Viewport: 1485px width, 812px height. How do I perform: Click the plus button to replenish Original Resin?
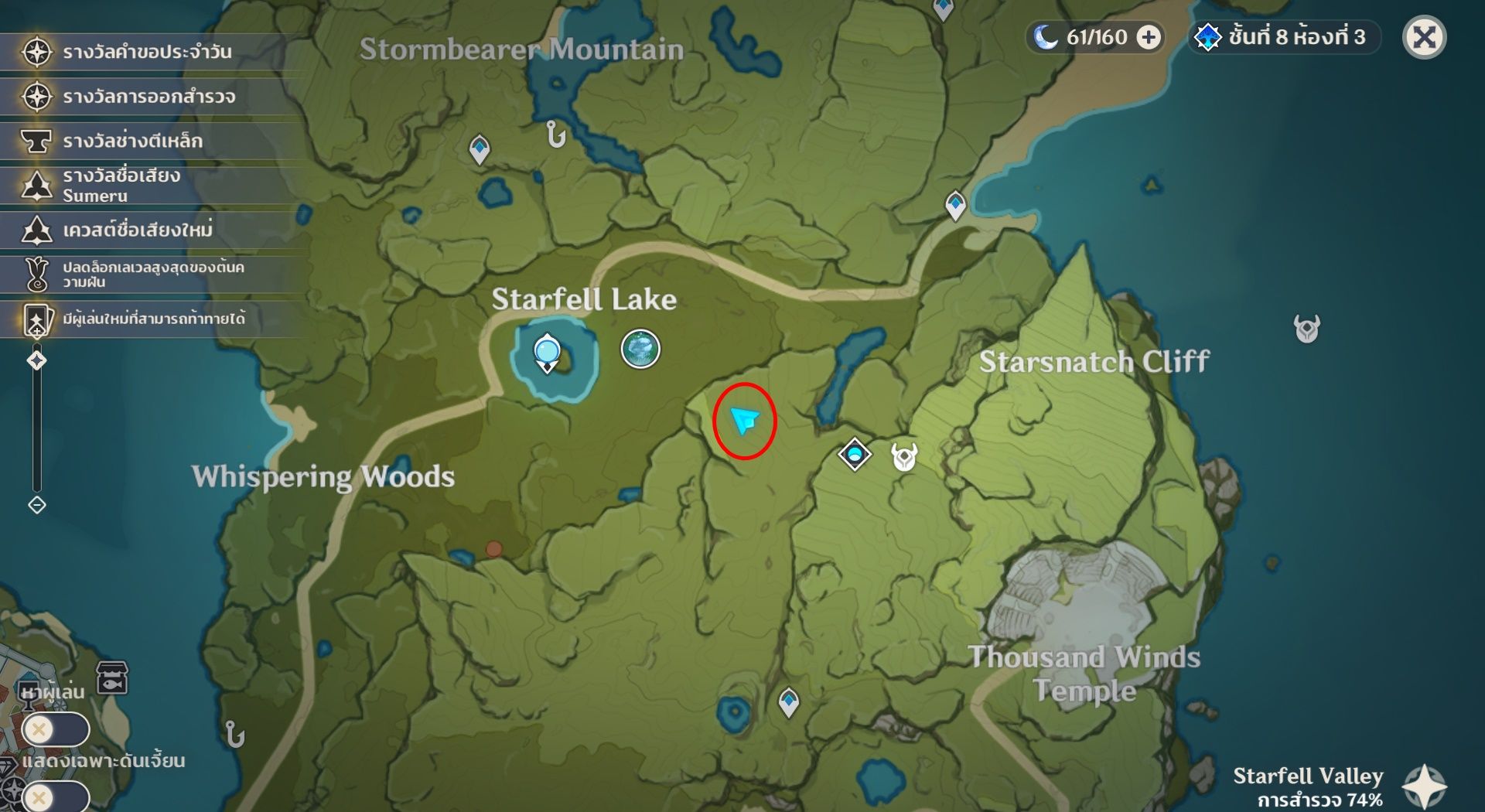click(x=1148, y=36)
